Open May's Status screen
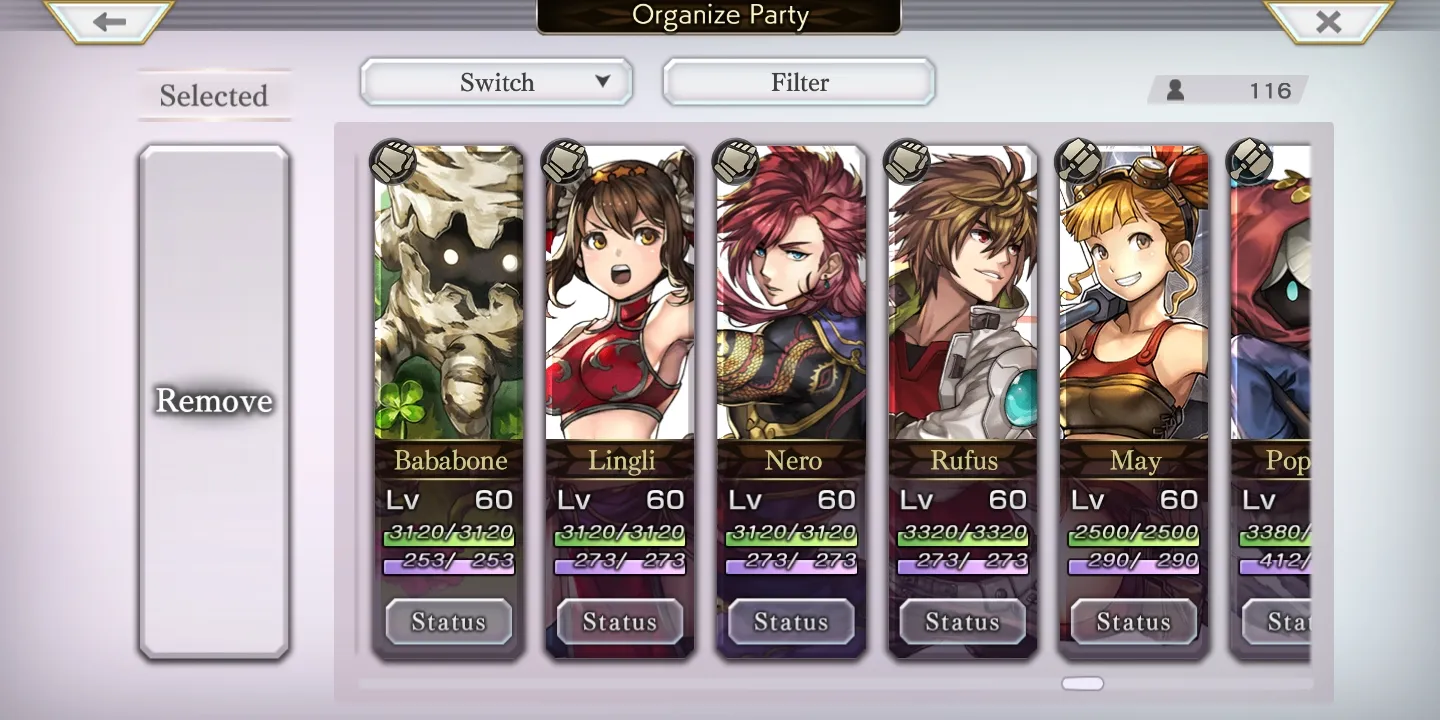 (1134, 622)
